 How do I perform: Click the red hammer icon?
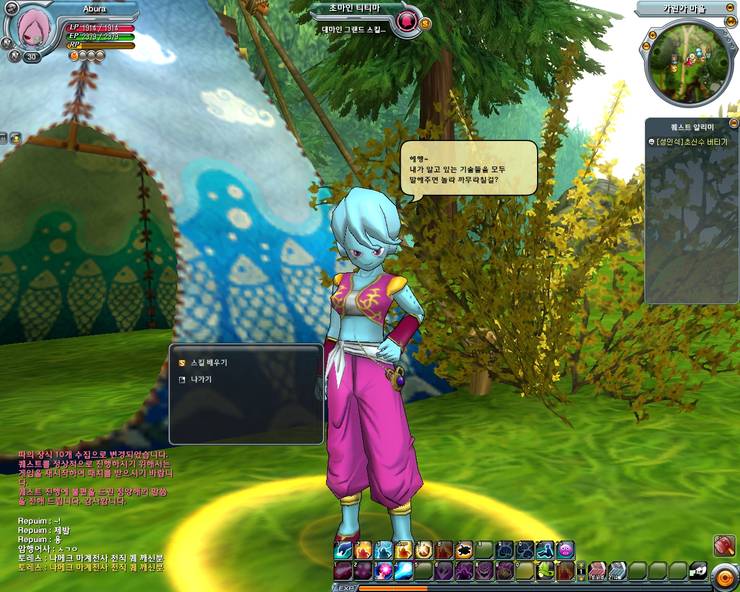725,545
